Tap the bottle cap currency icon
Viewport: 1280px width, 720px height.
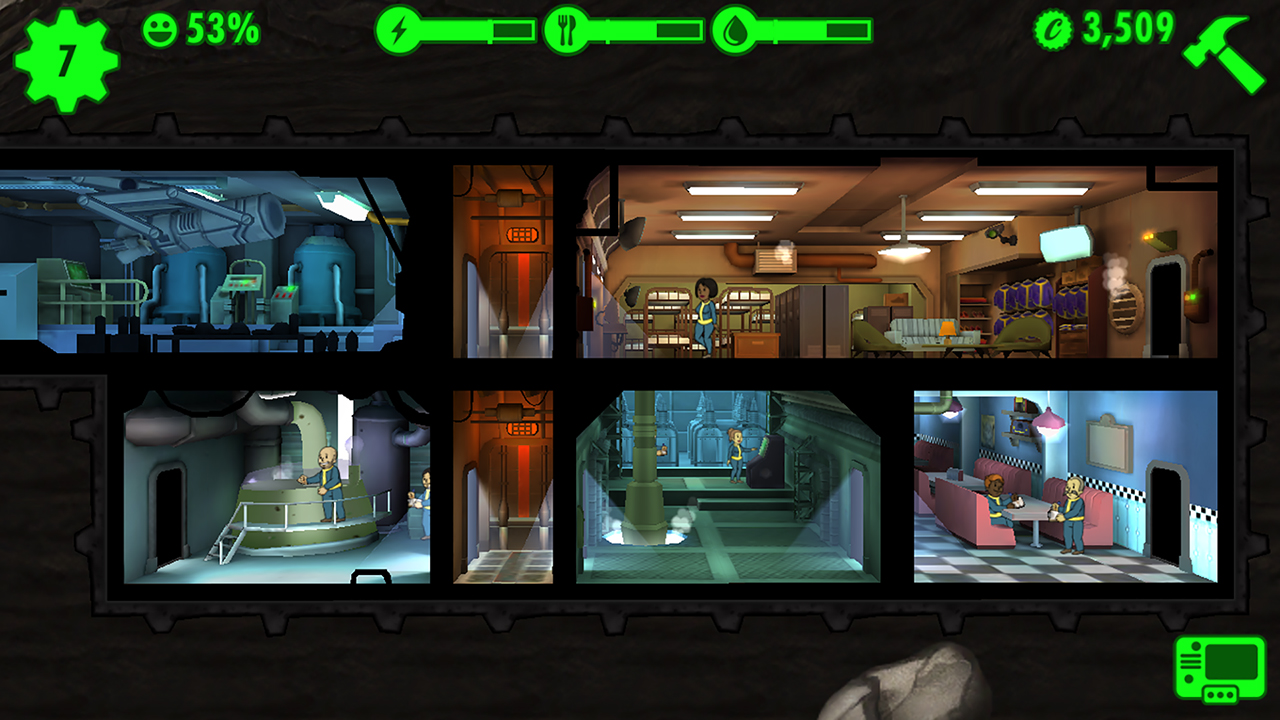click(x=1055, y=30)
